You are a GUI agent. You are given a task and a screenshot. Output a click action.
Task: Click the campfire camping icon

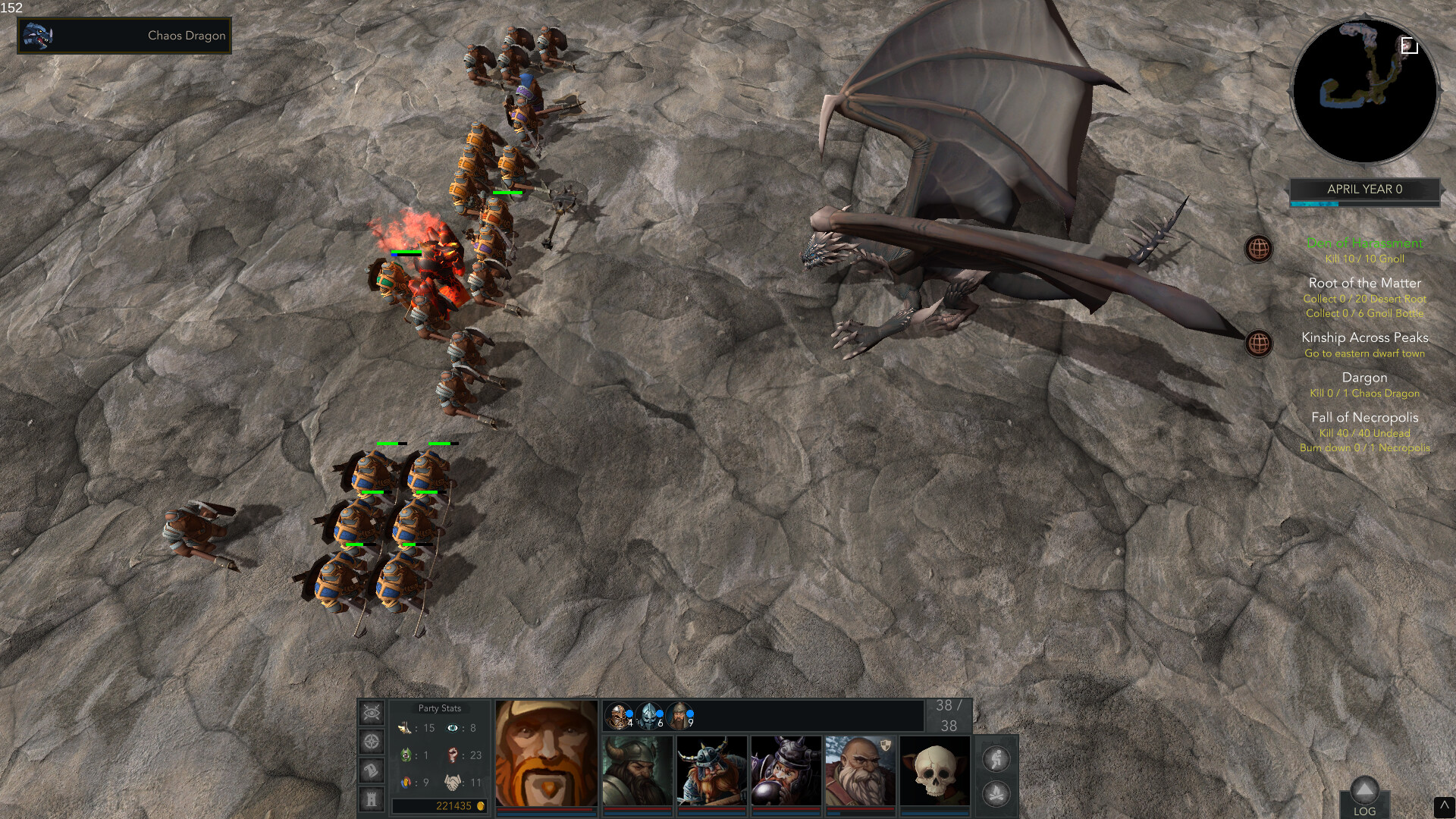(996, 794)
